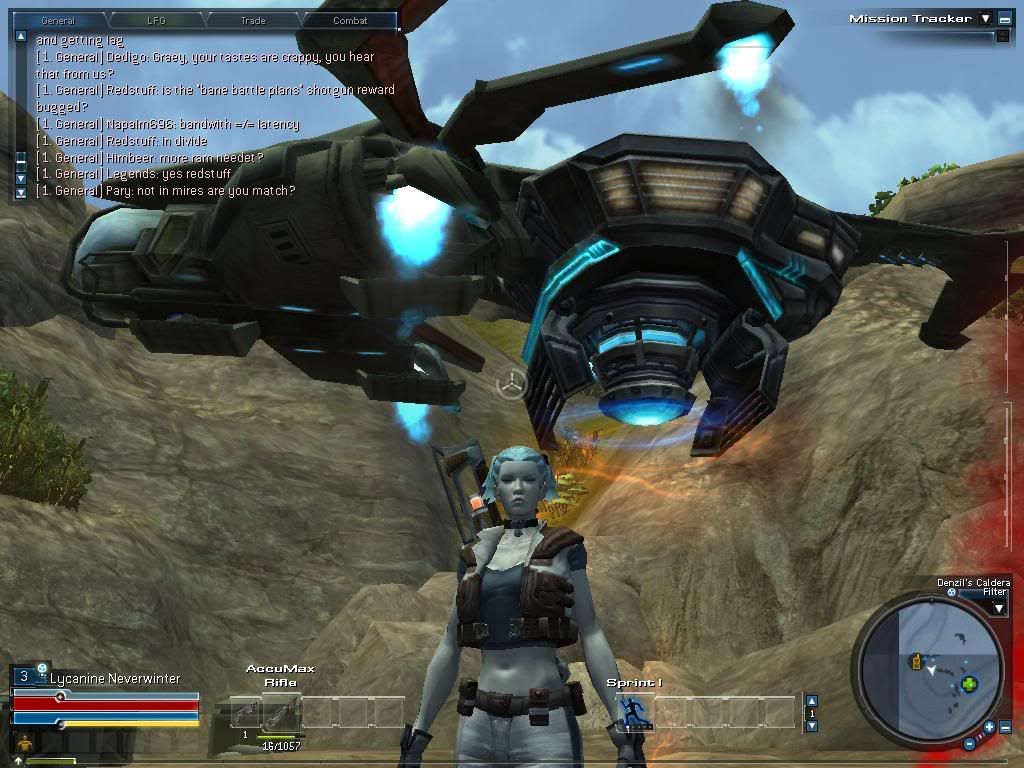Open the minimap Filter dropdown
The image size is (1024, 768).
[x=998, y=607]
